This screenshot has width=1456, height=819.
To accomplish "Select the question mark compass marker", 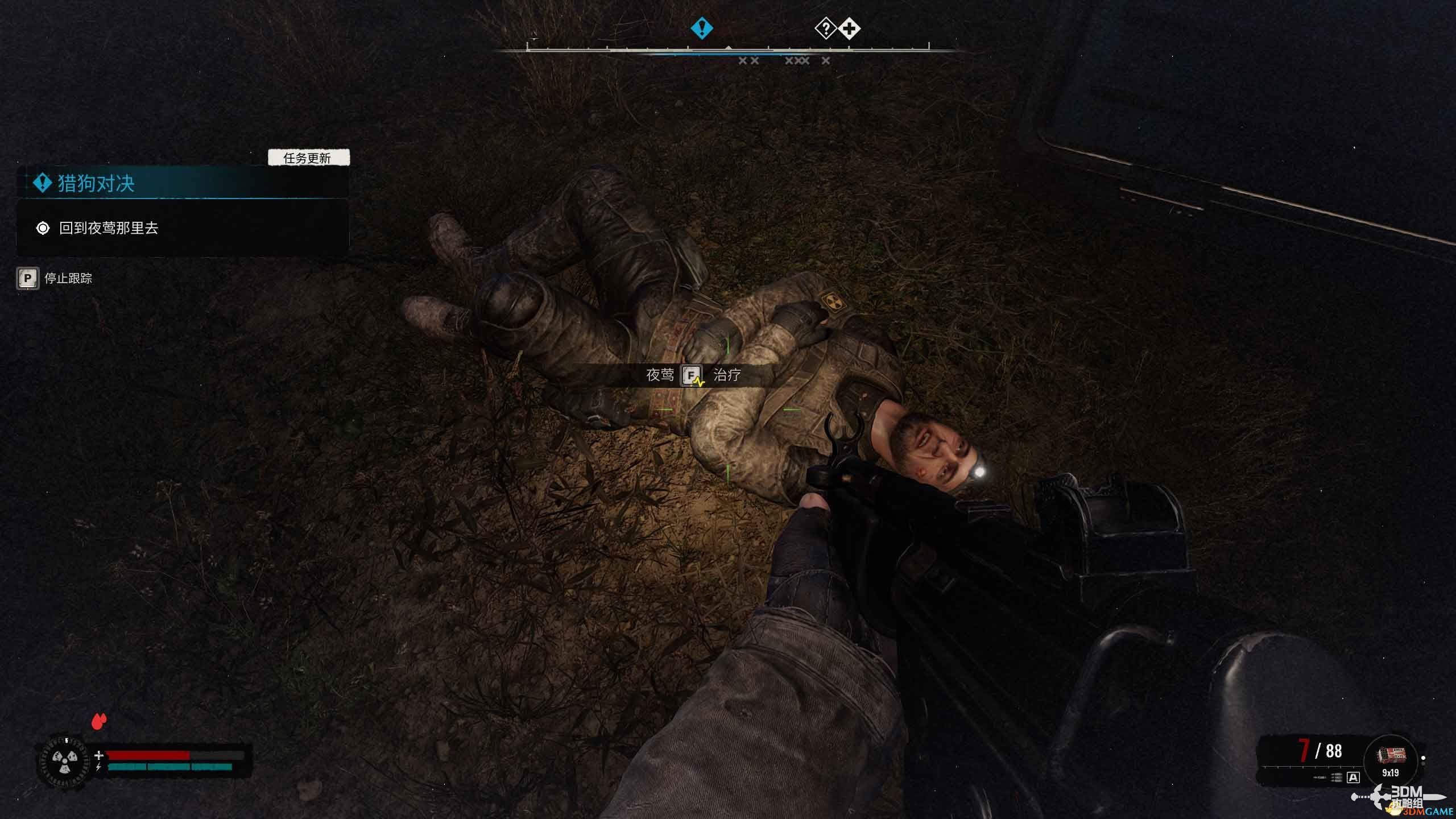I will [825, 28].
